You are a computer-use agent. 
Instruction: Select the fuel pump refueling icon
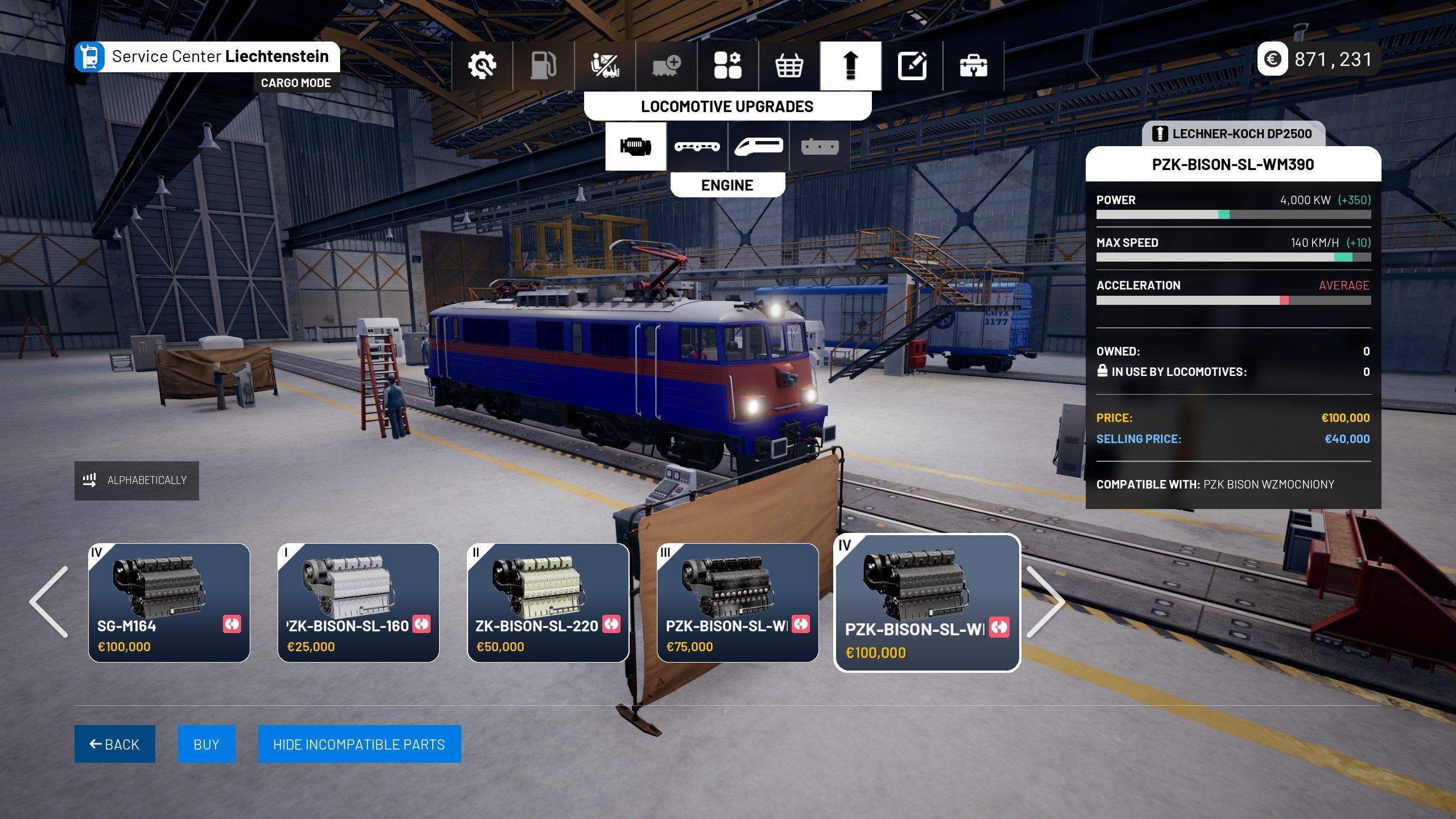tap(542, 65)
